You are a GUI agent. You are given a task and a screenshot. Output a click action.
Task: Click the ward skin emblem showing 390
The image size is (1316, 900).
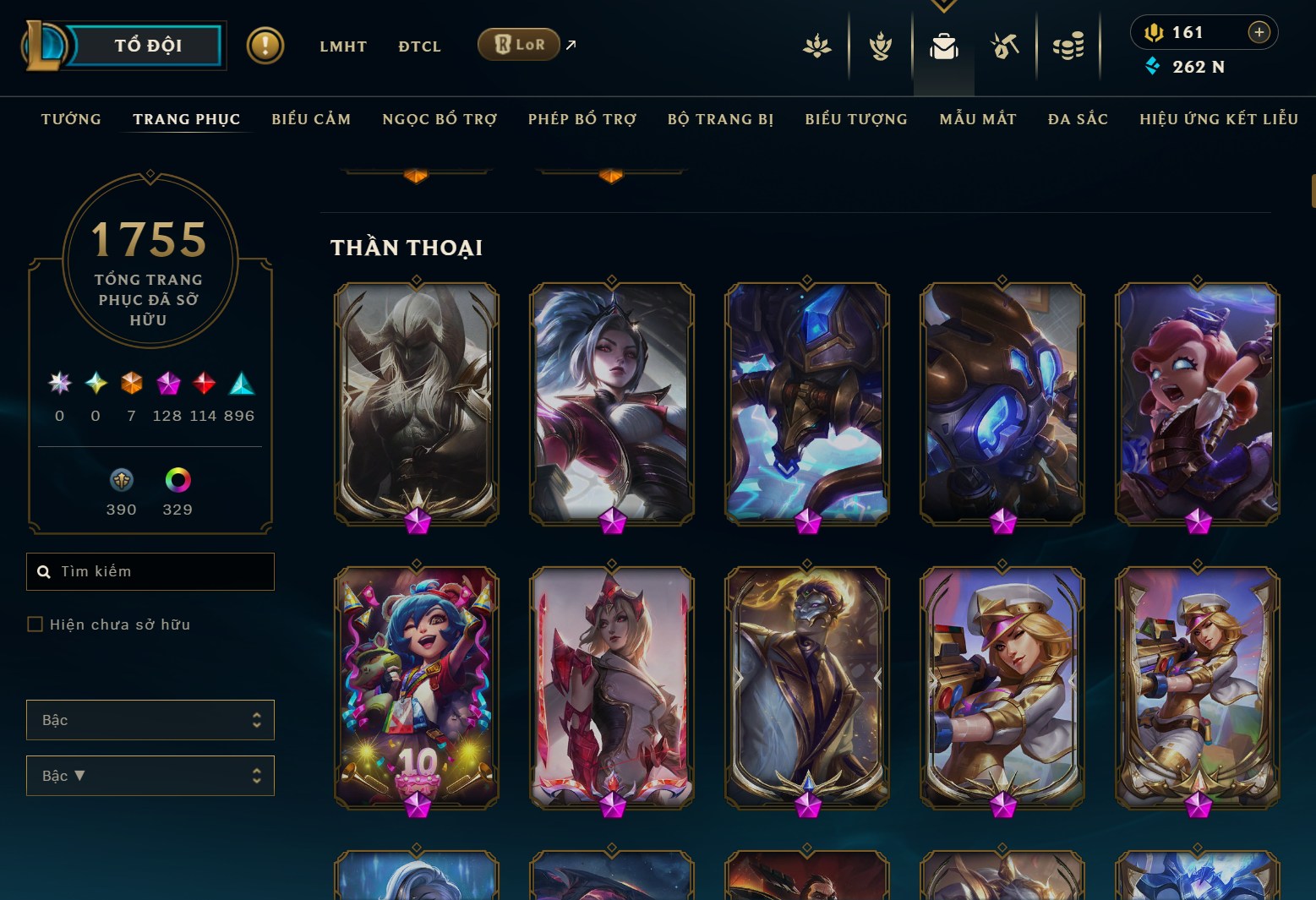[x=121, y=480]
